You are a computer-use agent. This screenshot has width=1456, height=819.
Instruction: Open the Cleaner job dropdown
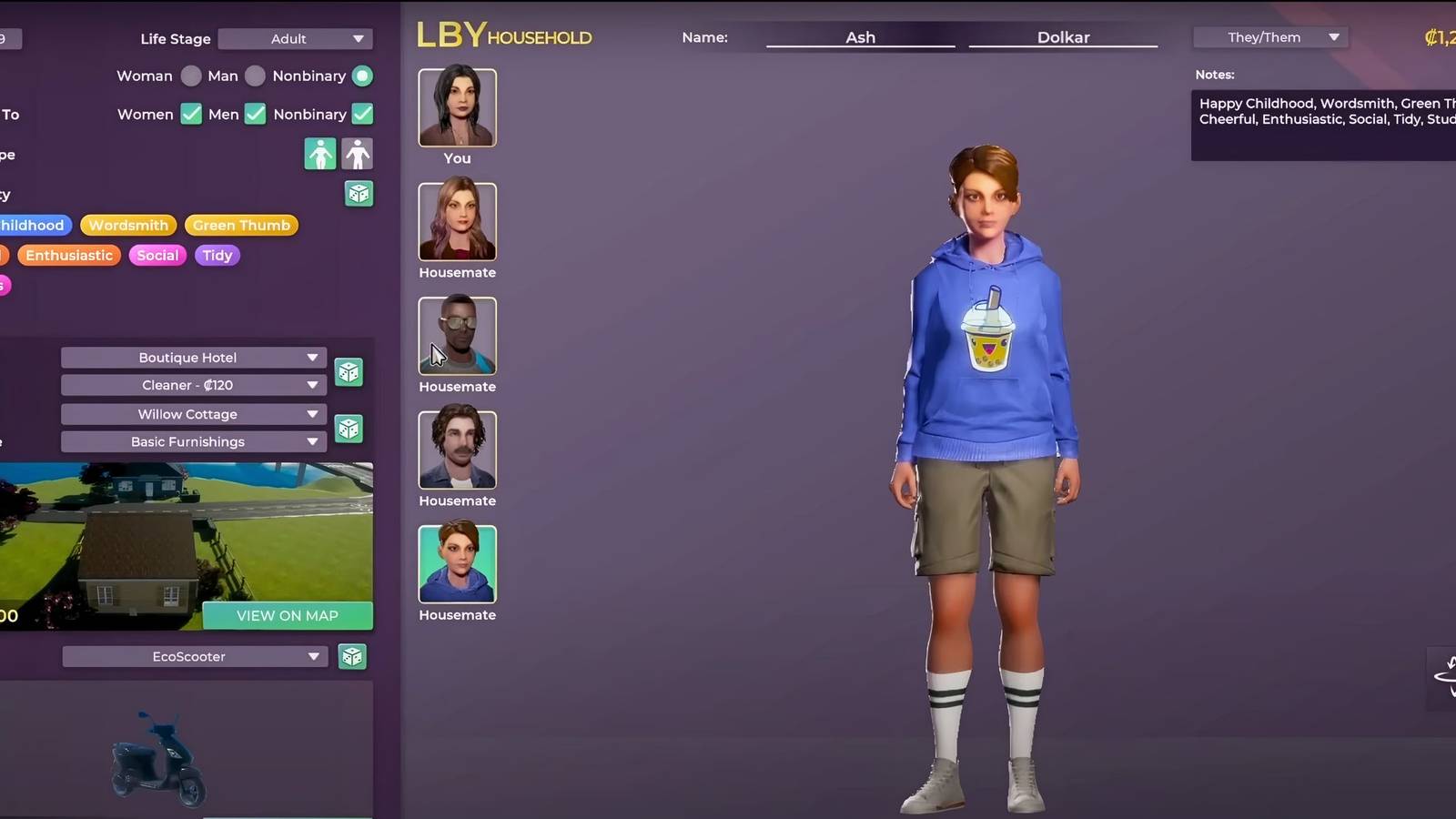(192, 385)
